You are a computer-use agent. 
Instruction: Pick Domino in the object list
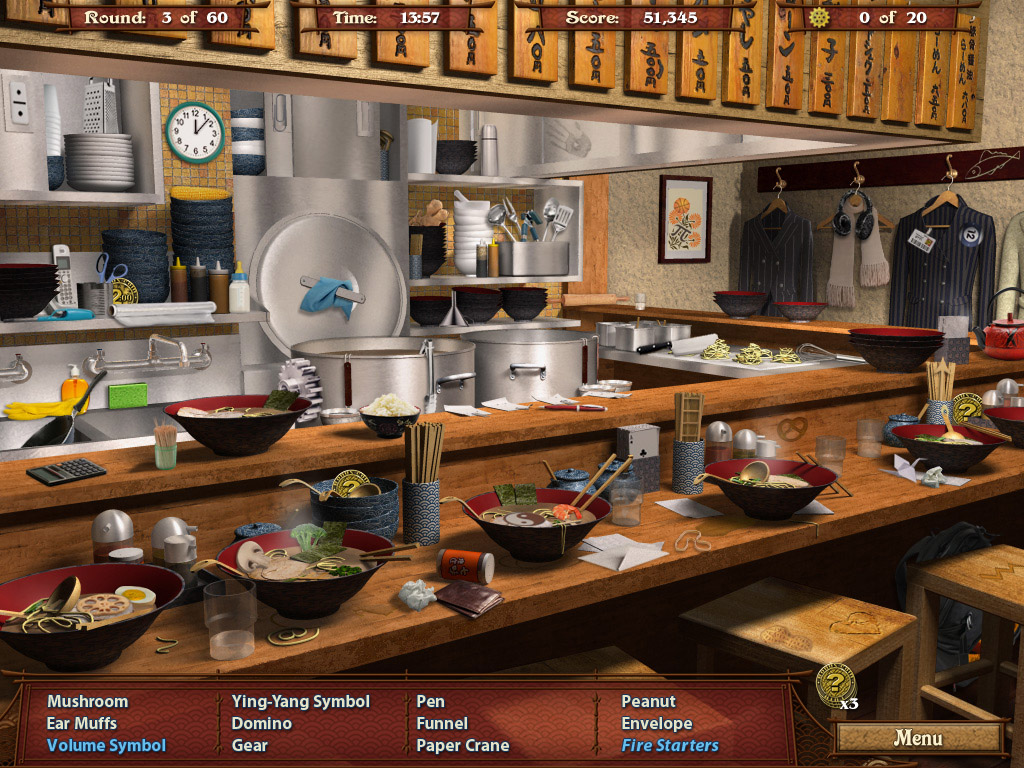click(x=261, y=723)
